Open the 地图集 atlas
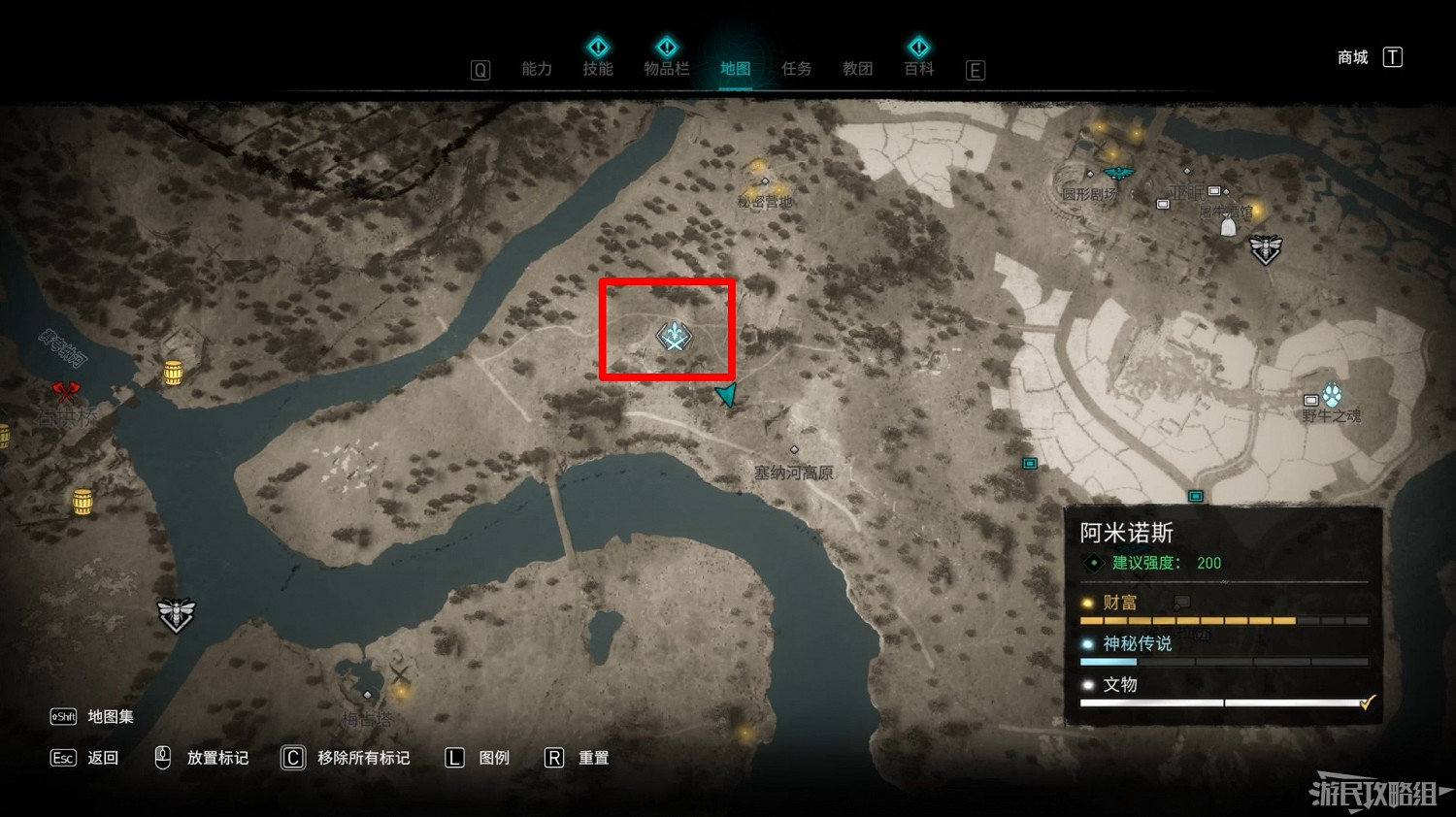Viewport: 1456px width, 817px height. coord(110,717)
